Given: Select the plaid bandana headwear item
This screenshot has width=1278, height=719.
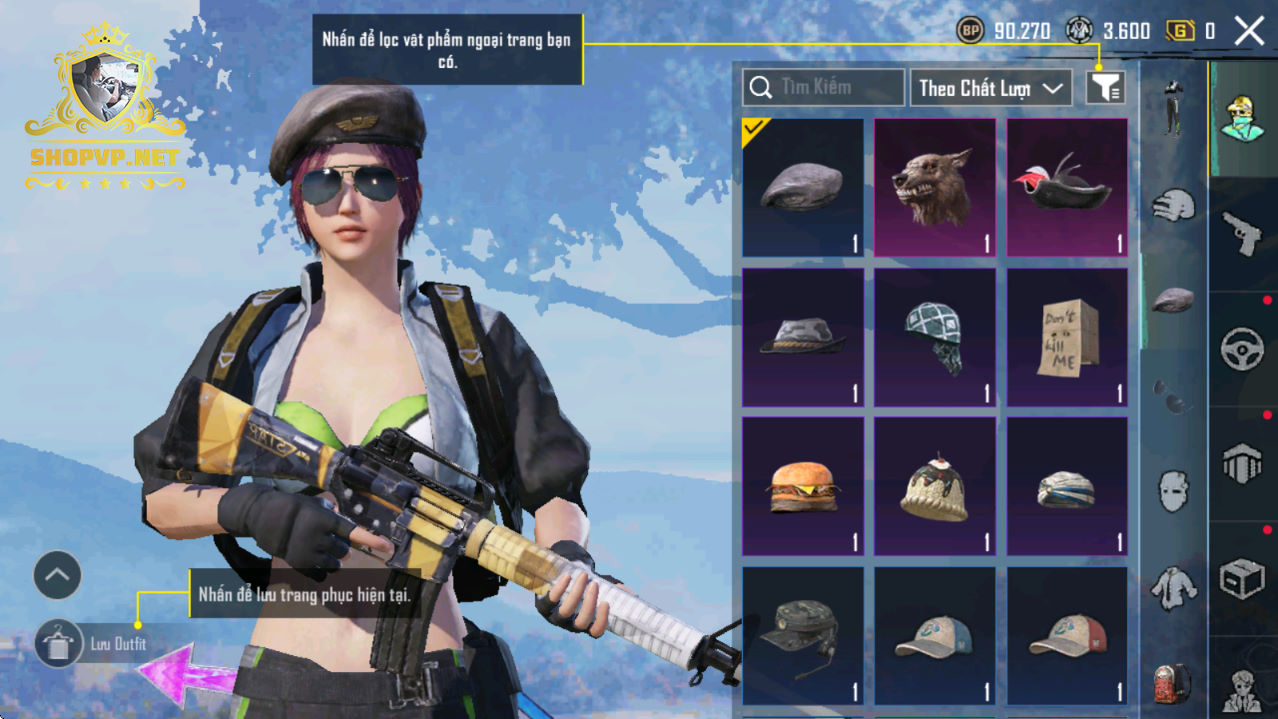Looking at the screenshot, I should point(935,337).
